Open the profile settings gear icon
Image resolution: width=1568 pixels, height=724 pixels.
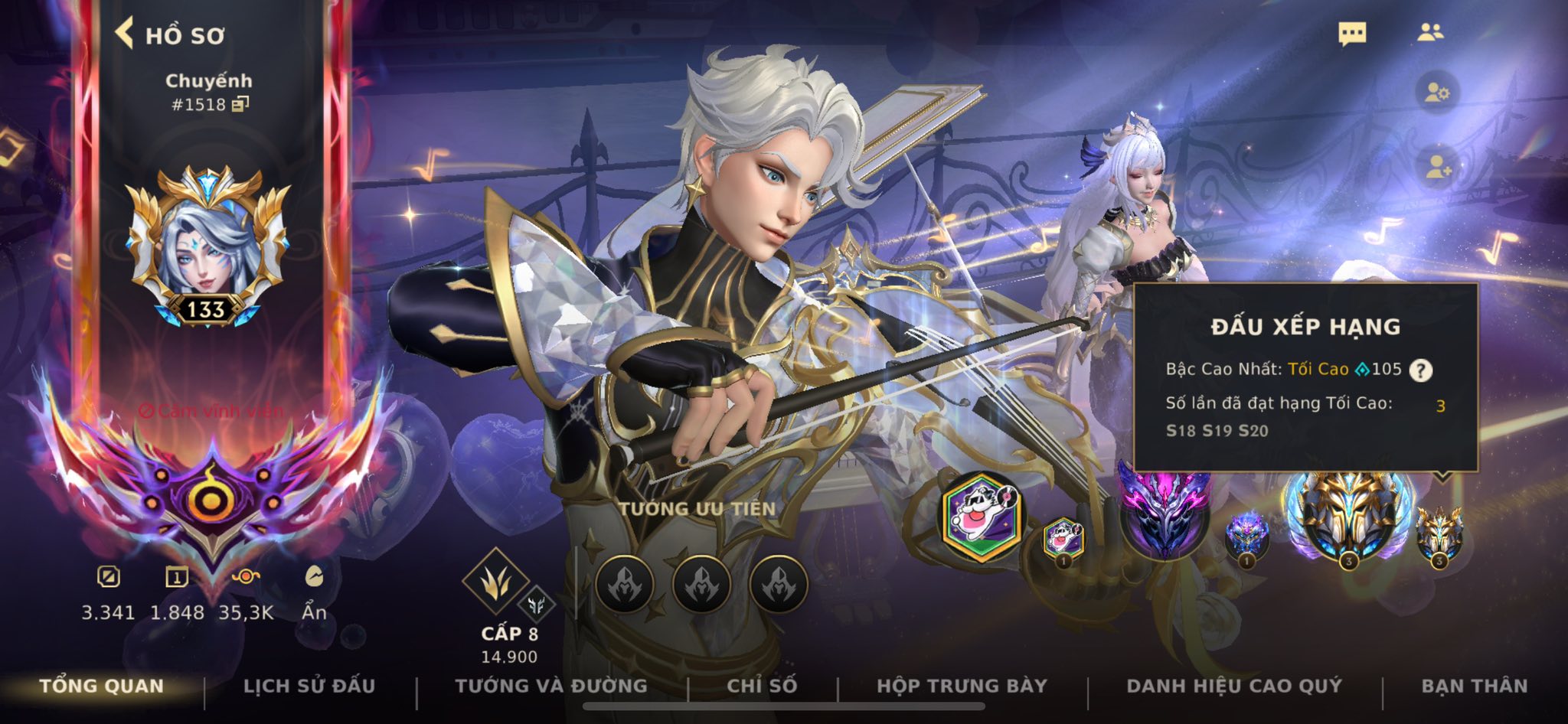click(1436, 93)
